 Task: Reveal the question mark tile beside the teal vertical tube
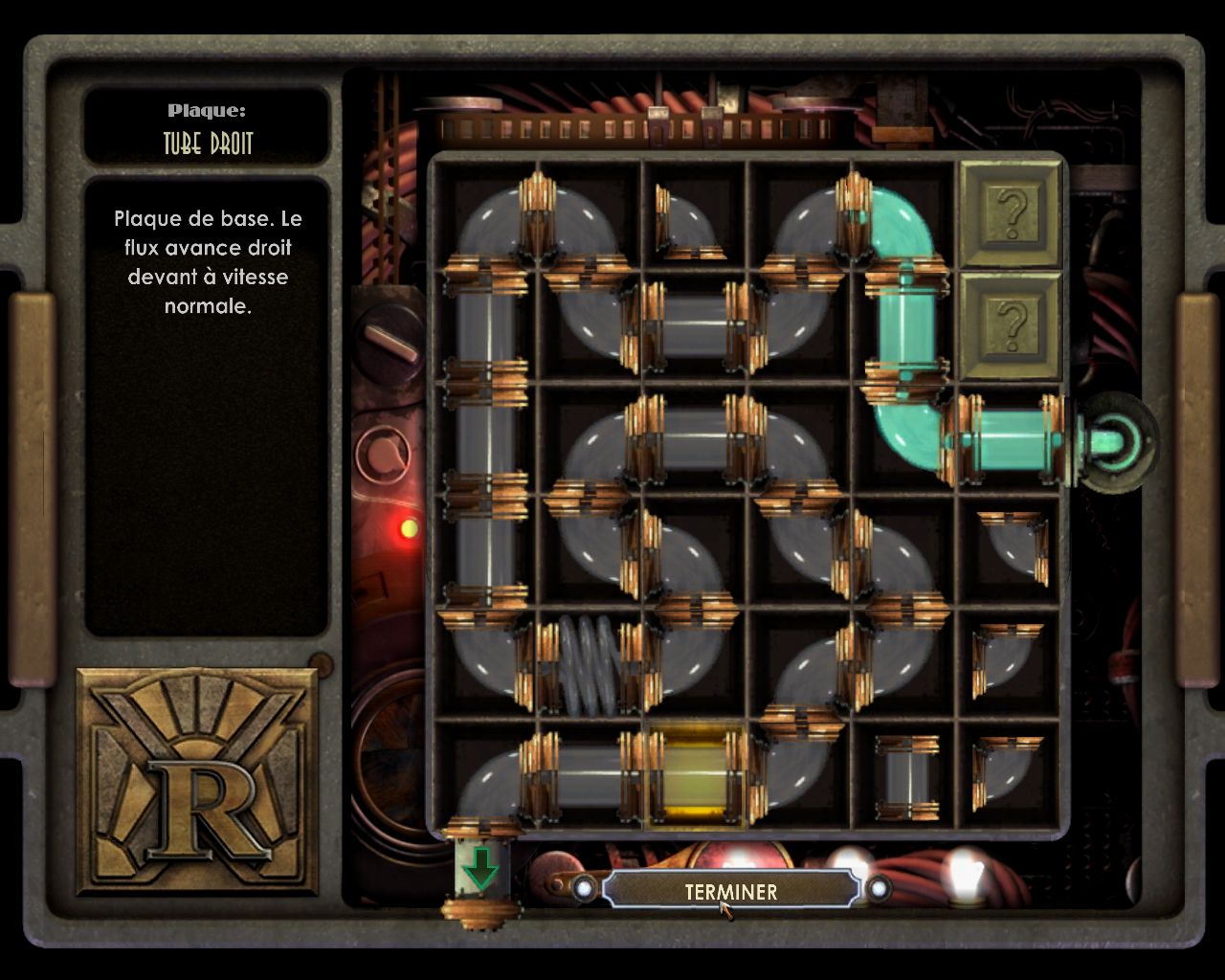click(x=1011, y=325)
